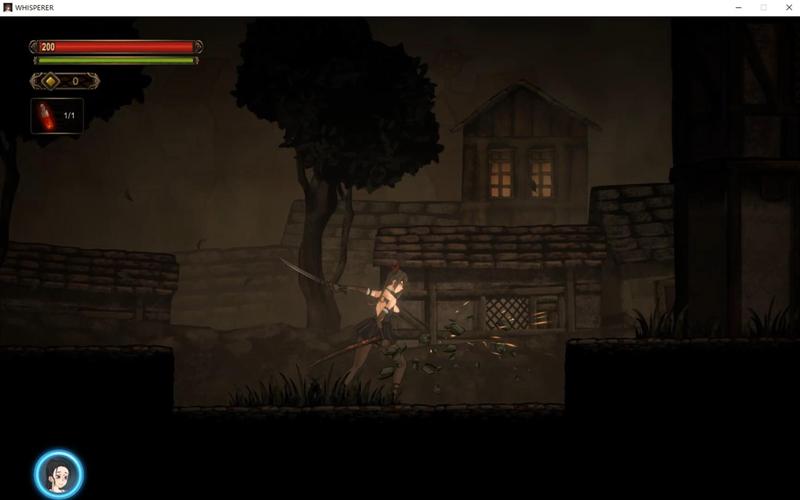800x500 pixels.
Task: Click the glowing character portrait icon
Action: (58, 474)
